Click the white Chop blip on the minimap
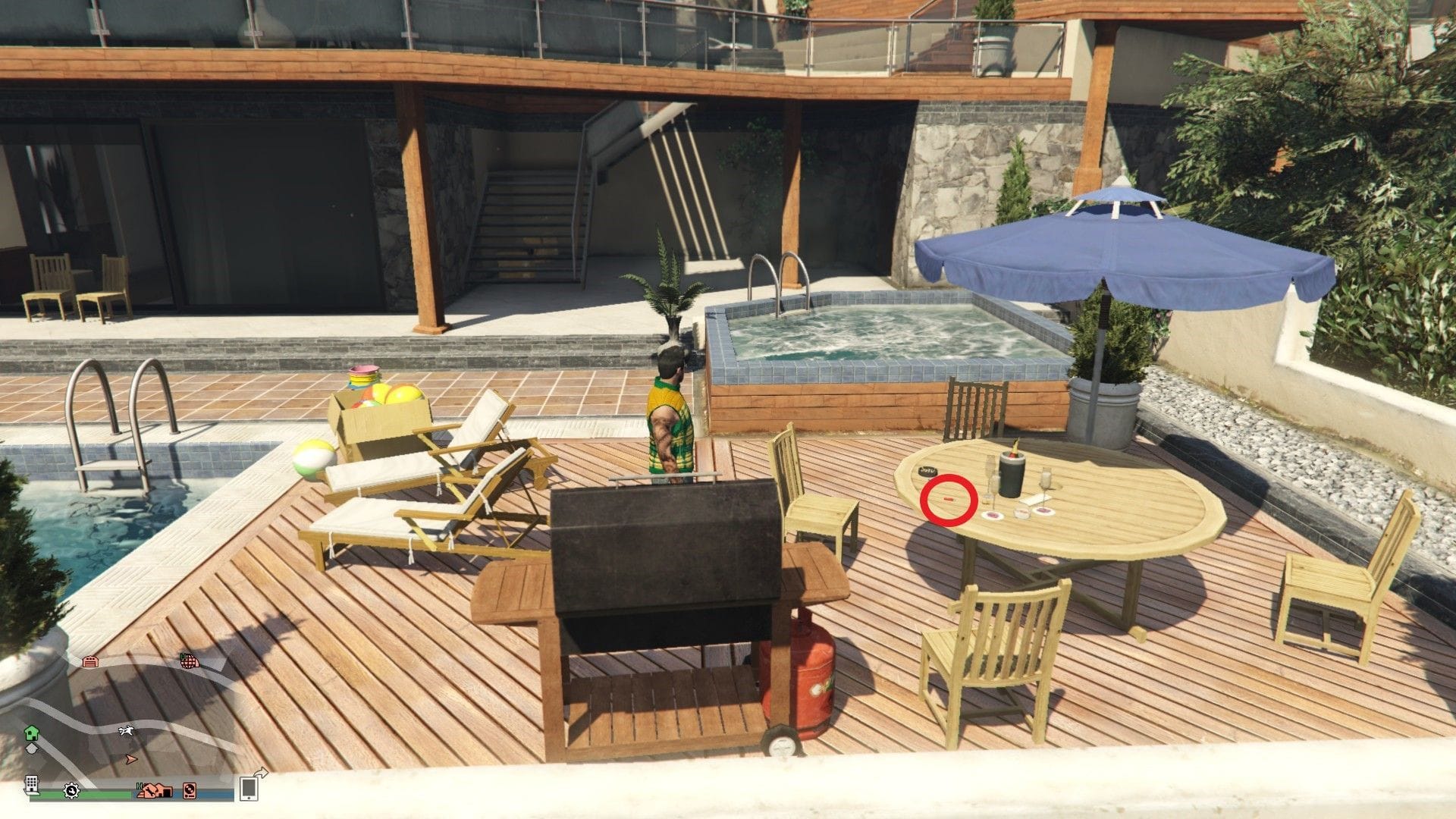The height and width of the screenshot is (819, 1456). pos(126,731)
